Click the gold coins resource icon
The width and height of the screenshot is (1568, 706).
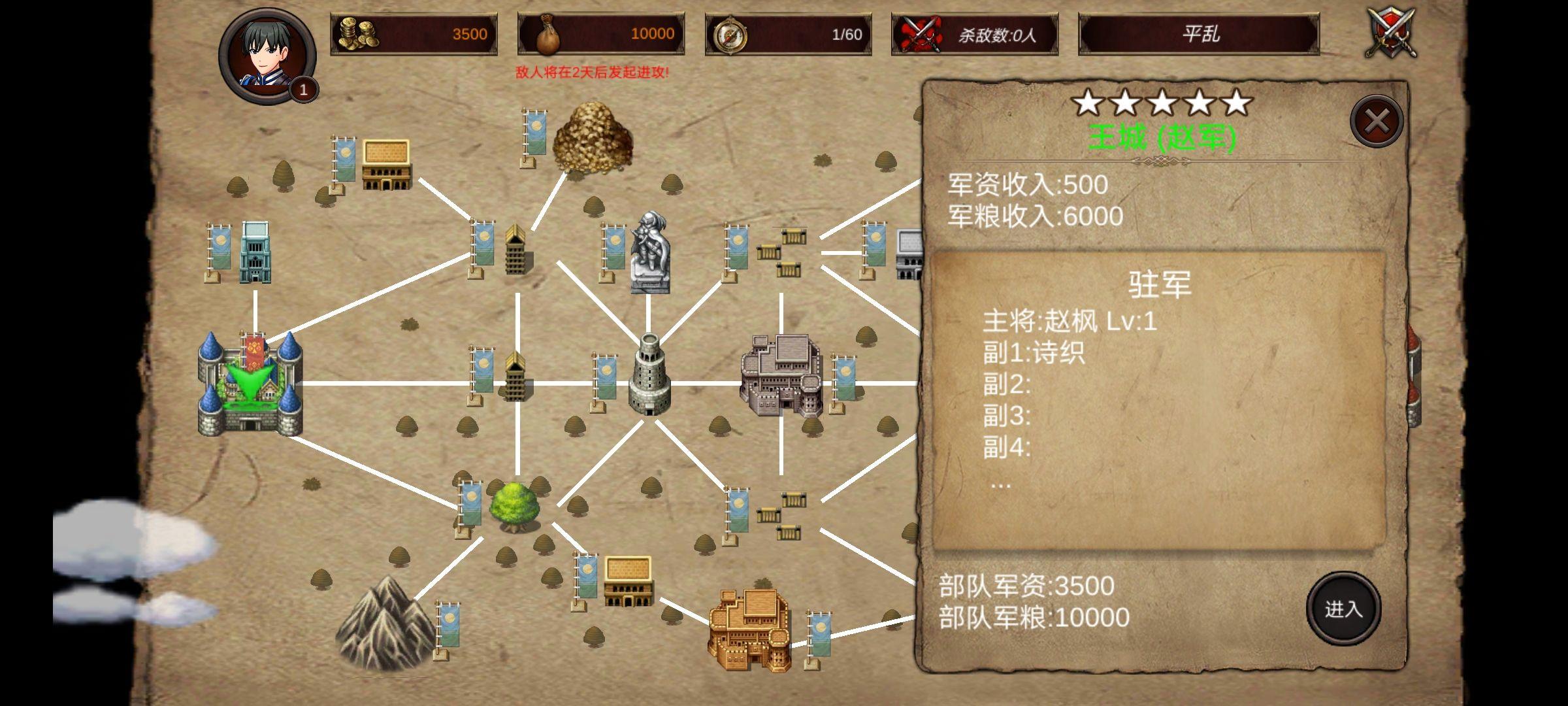[359, 33]
